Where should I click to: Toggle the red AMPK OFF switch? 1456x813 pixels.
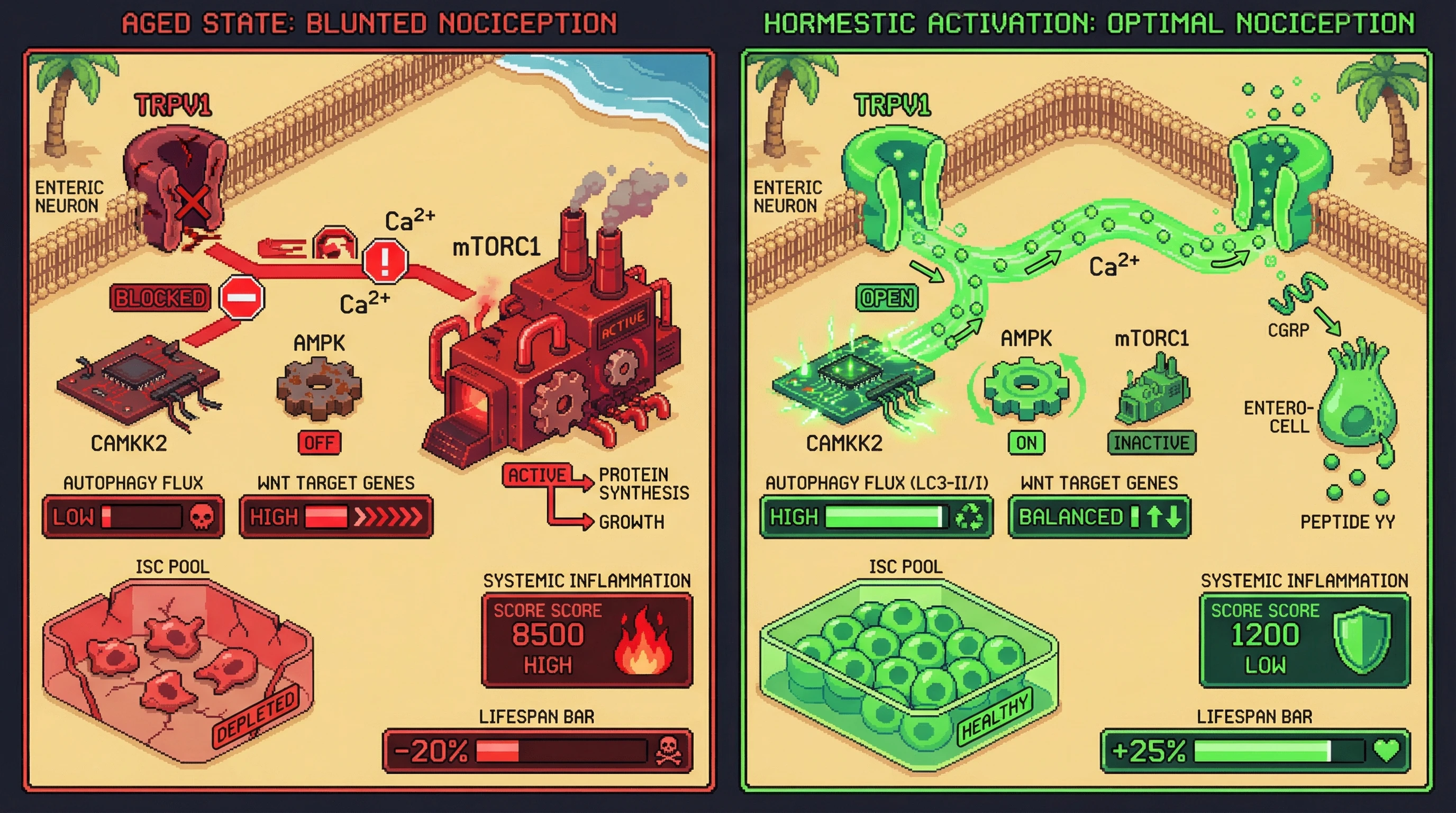tap(320, 442)
